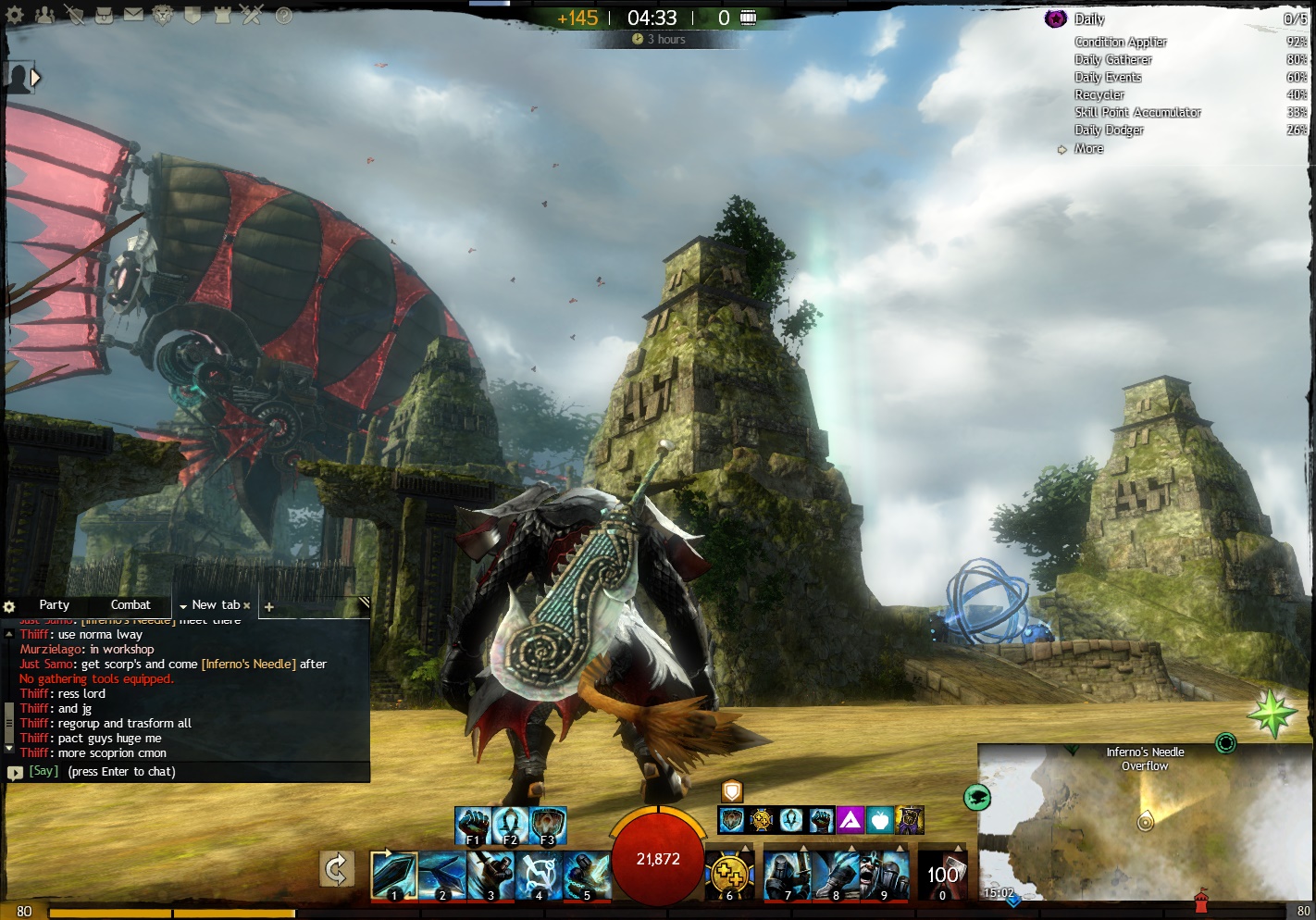The width and height of the screenshot is (1316, 920).
Task: Expand More daily achievements
Action: [1088, 149]
